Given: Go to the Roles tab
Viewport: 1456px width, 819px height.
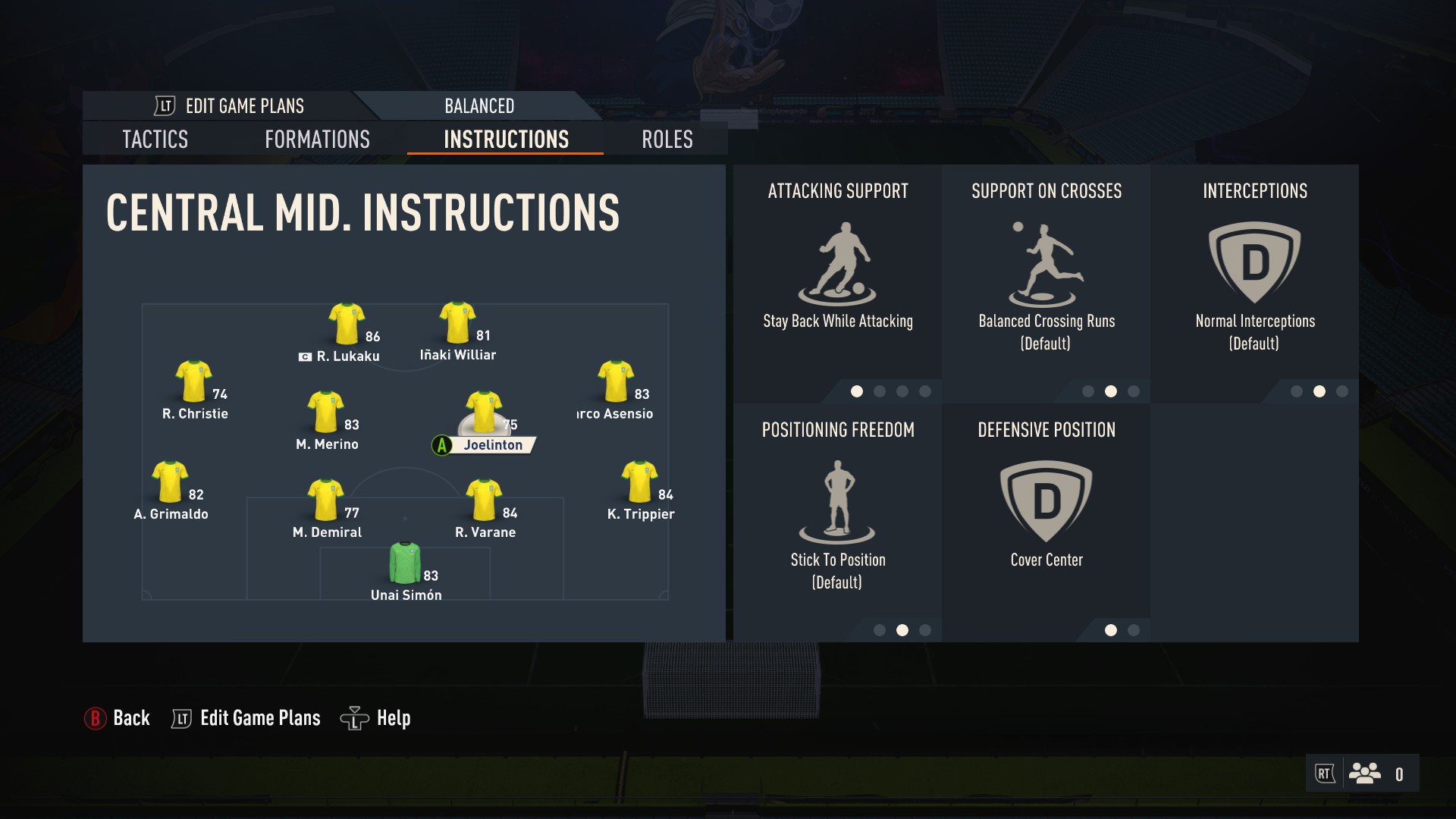Looking at the screenshot, I should coord(667,140).
